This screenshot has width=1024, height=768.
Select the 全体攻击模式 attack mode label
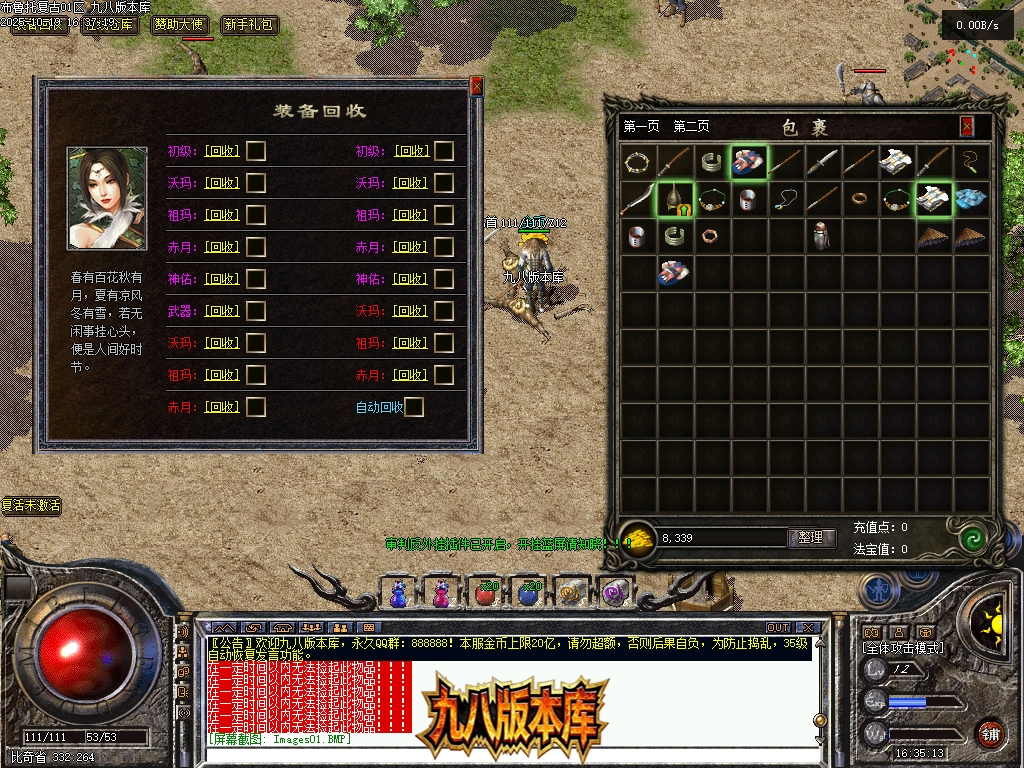coord(902,648)
